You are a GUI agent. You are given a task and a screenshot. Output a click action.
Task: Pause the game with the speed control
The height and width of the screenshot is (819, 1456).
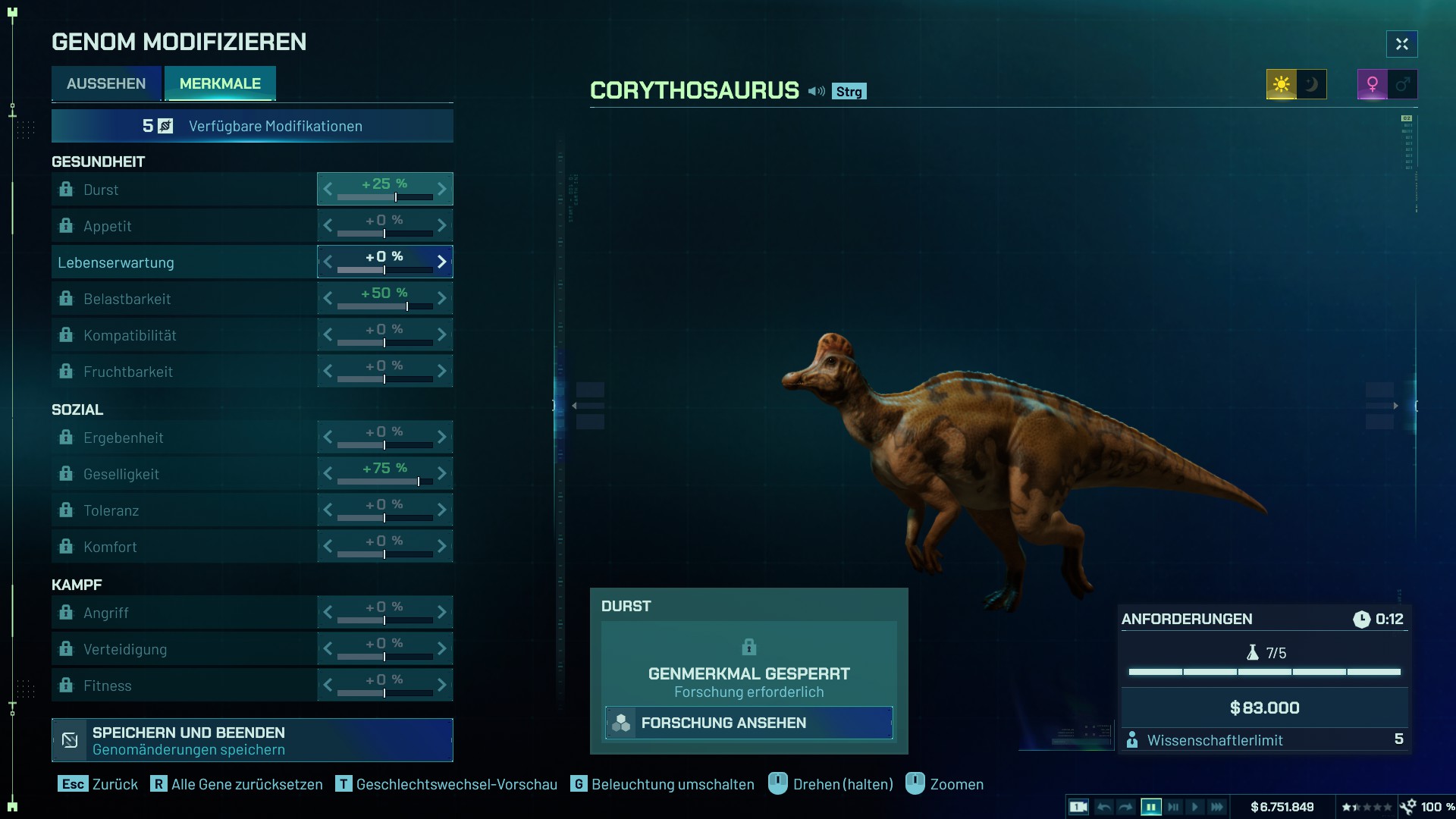click(1150, 807)
